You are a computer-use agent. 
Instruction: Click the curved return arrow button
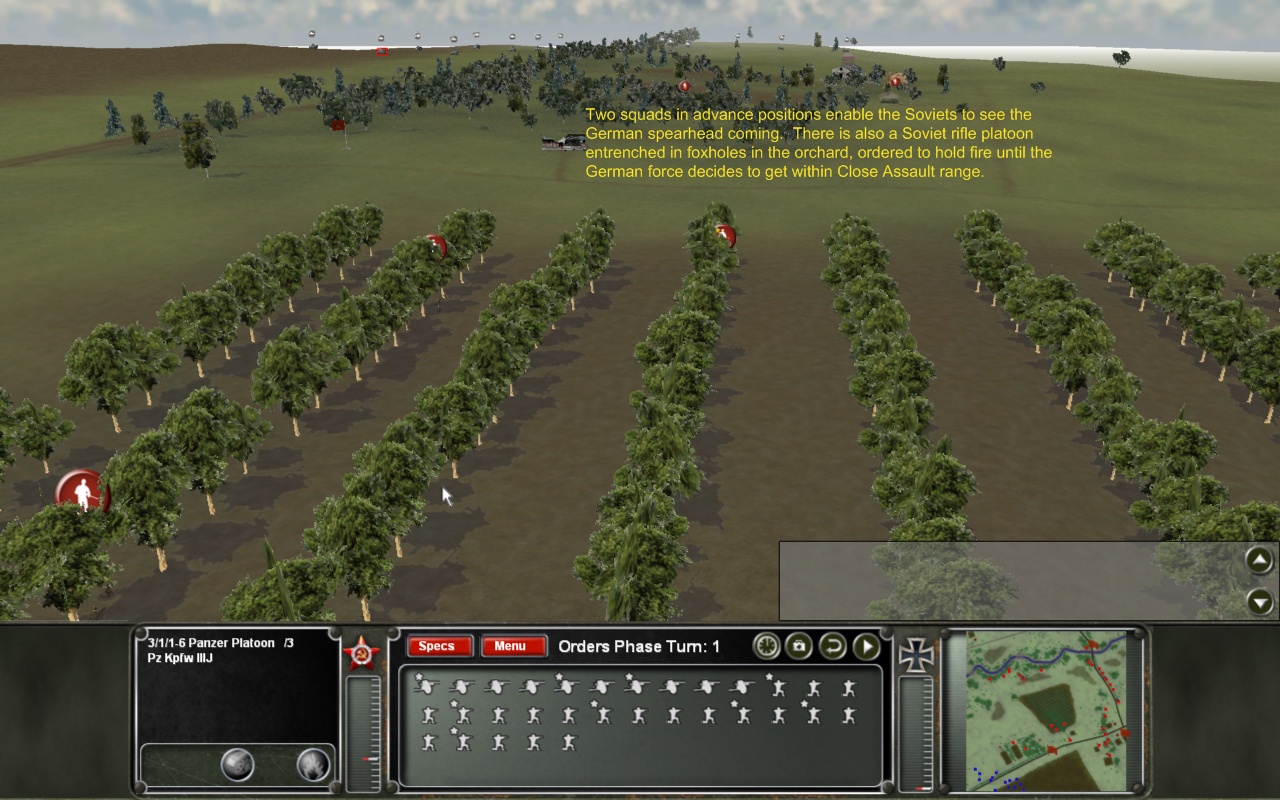coord(832,646)
